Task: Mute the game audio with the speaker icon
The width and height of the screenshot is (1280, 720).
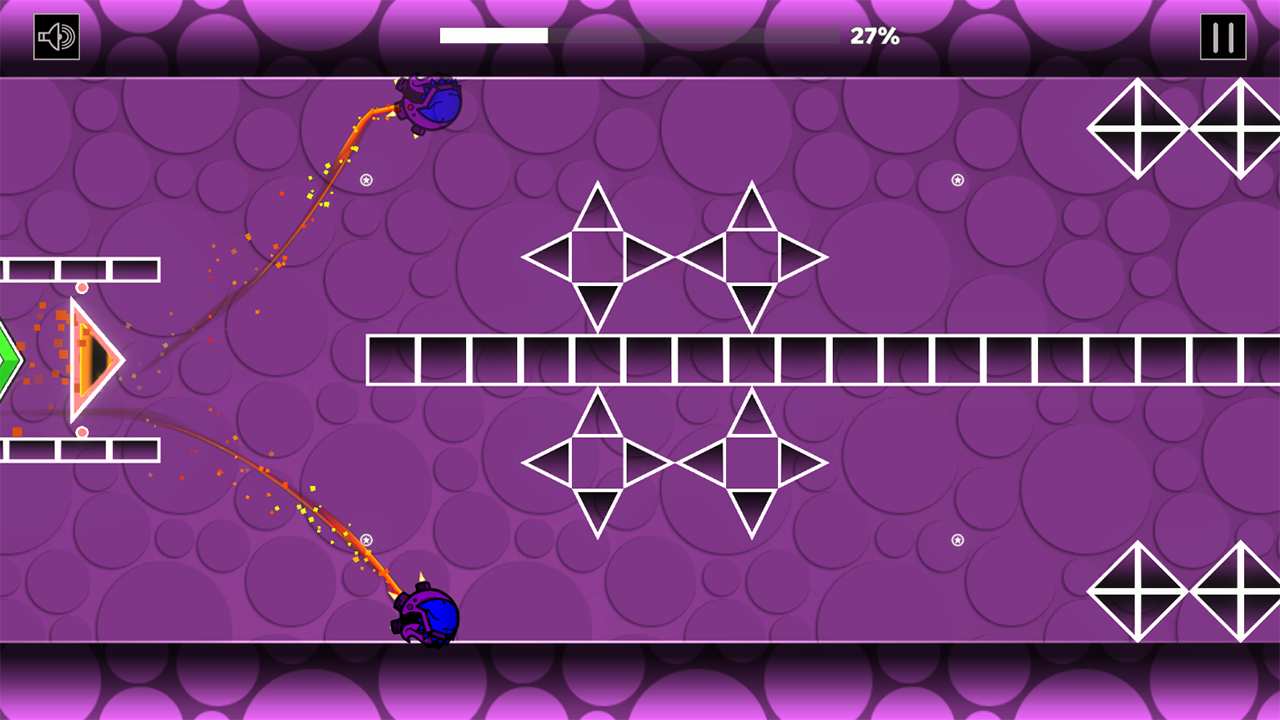Action: pos(55,37)
